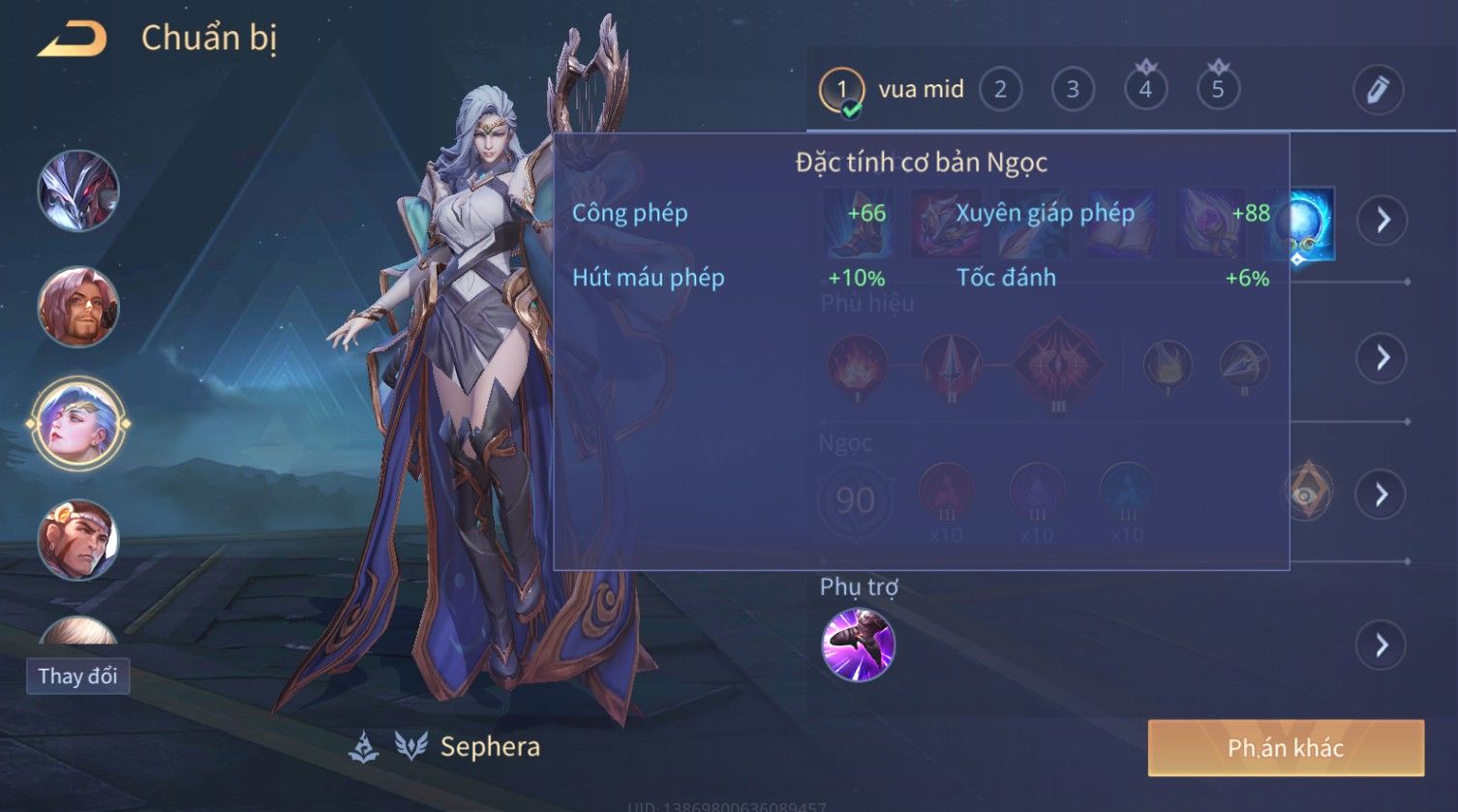Choose preset slot 5
1458x812 pixels.
point(1218,90)
